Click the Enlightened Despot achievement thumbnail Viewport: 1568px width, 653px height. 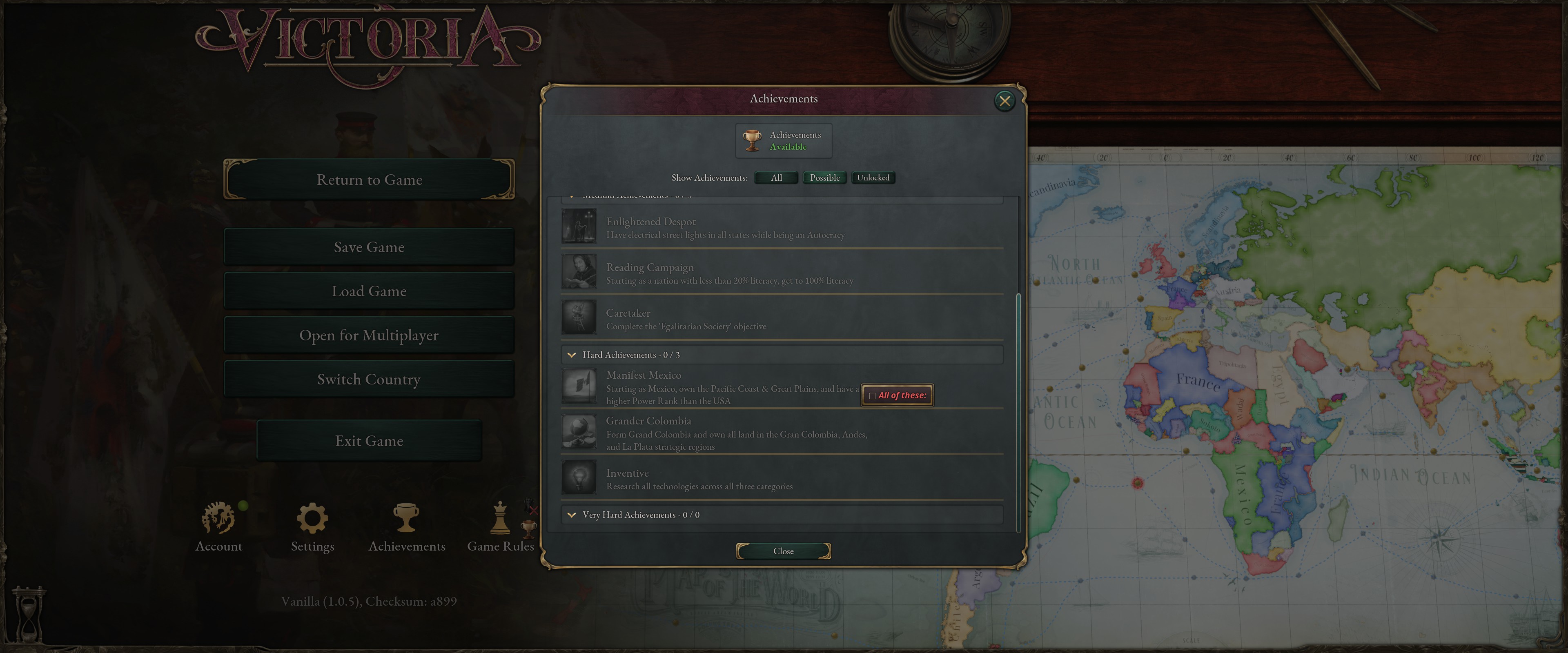[579, 226]
